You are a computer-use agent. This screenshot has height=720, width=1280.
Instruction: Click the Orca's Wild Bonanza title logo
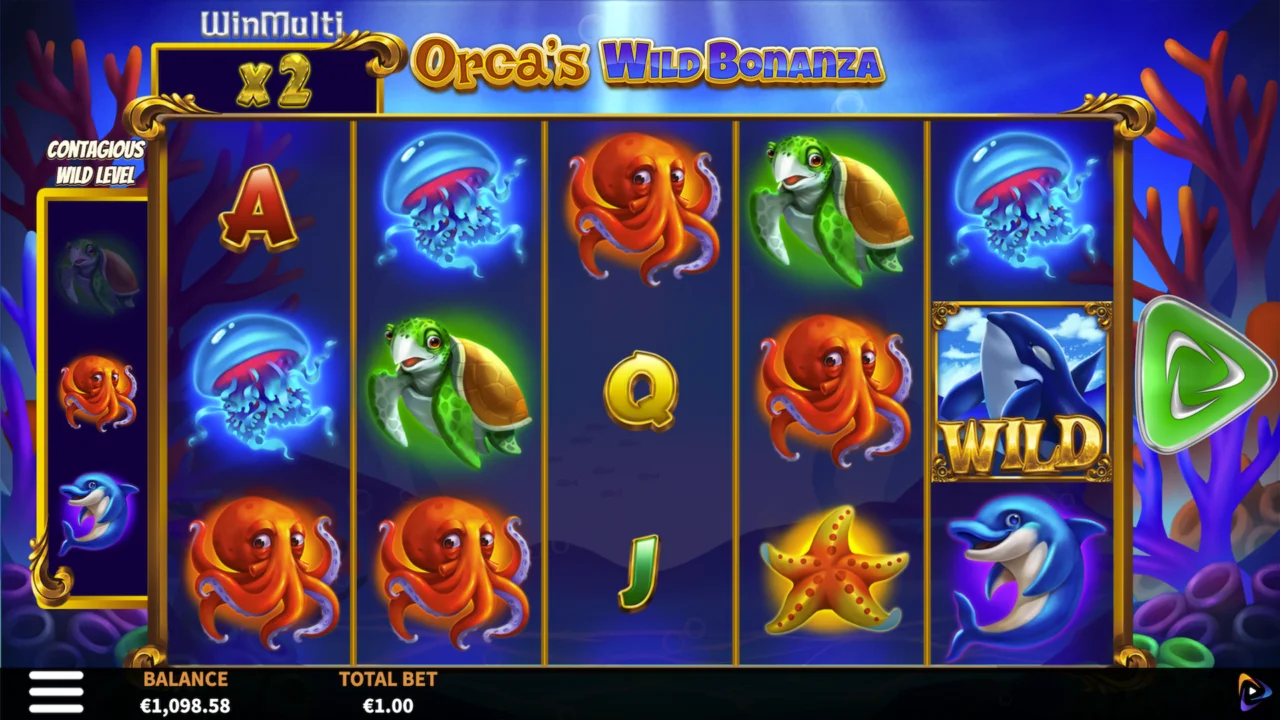pyautogui.click(x=645, y=63)
